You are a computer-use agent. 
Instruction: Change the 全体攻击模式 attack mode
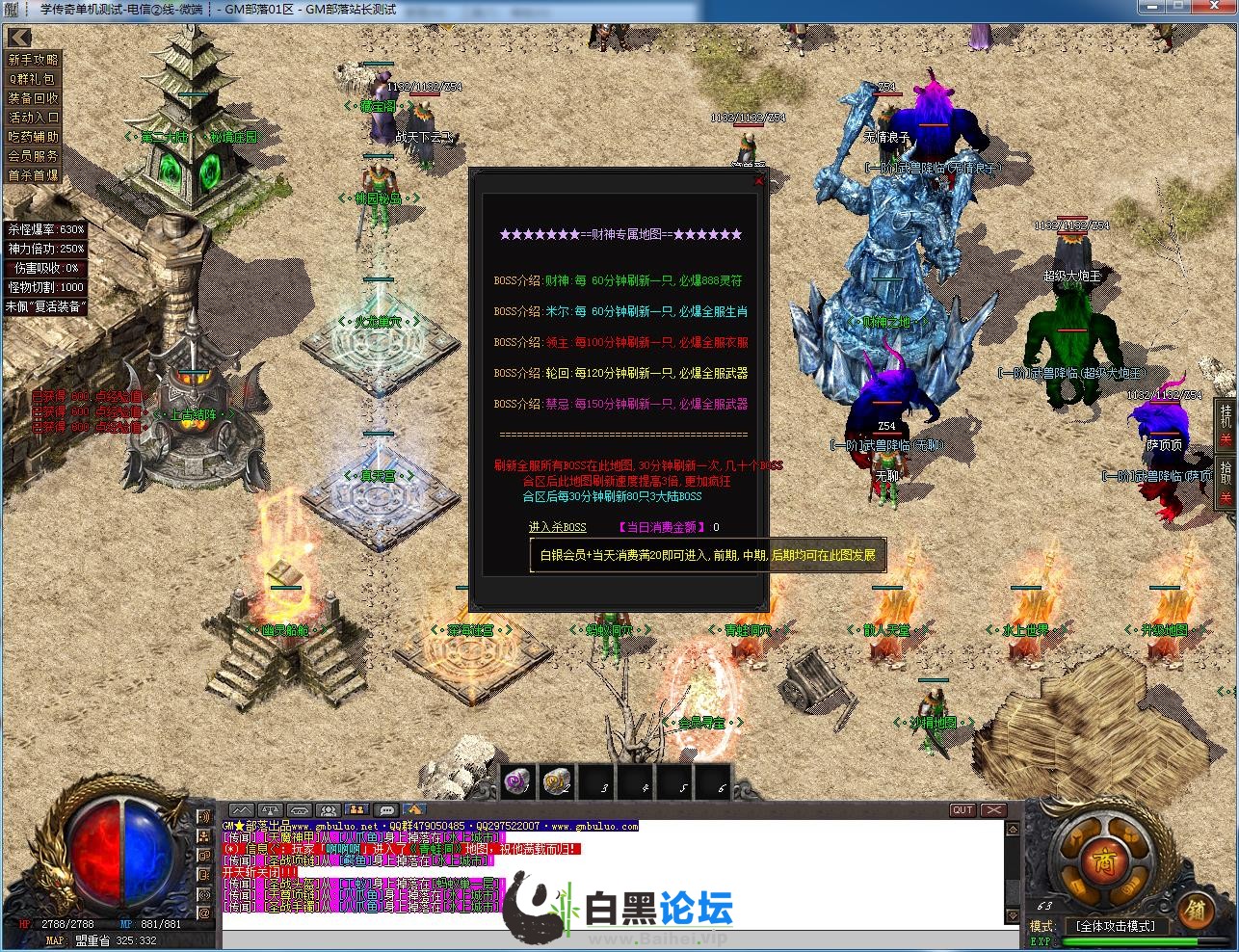(1116, 926)
